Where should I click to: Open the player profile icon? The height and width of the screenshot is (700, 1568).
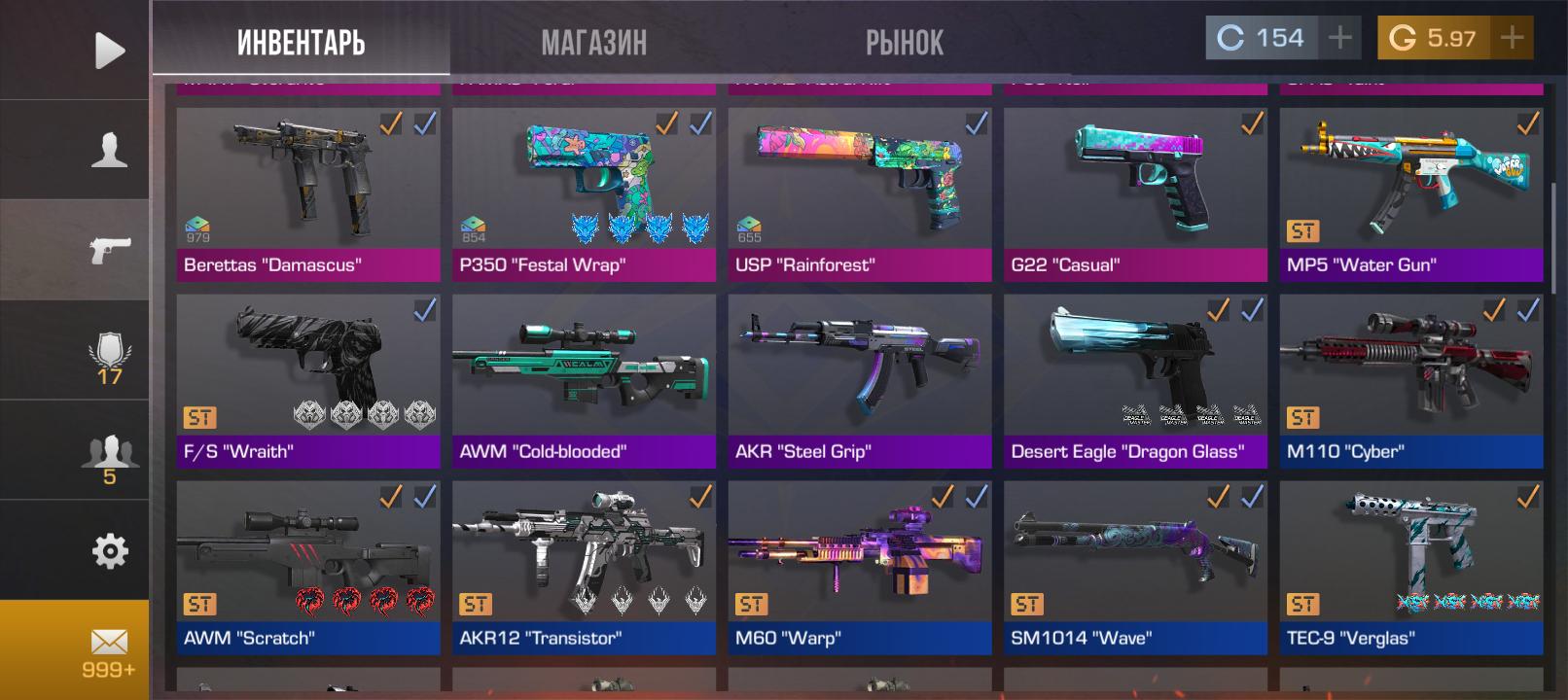click(109, 151)
